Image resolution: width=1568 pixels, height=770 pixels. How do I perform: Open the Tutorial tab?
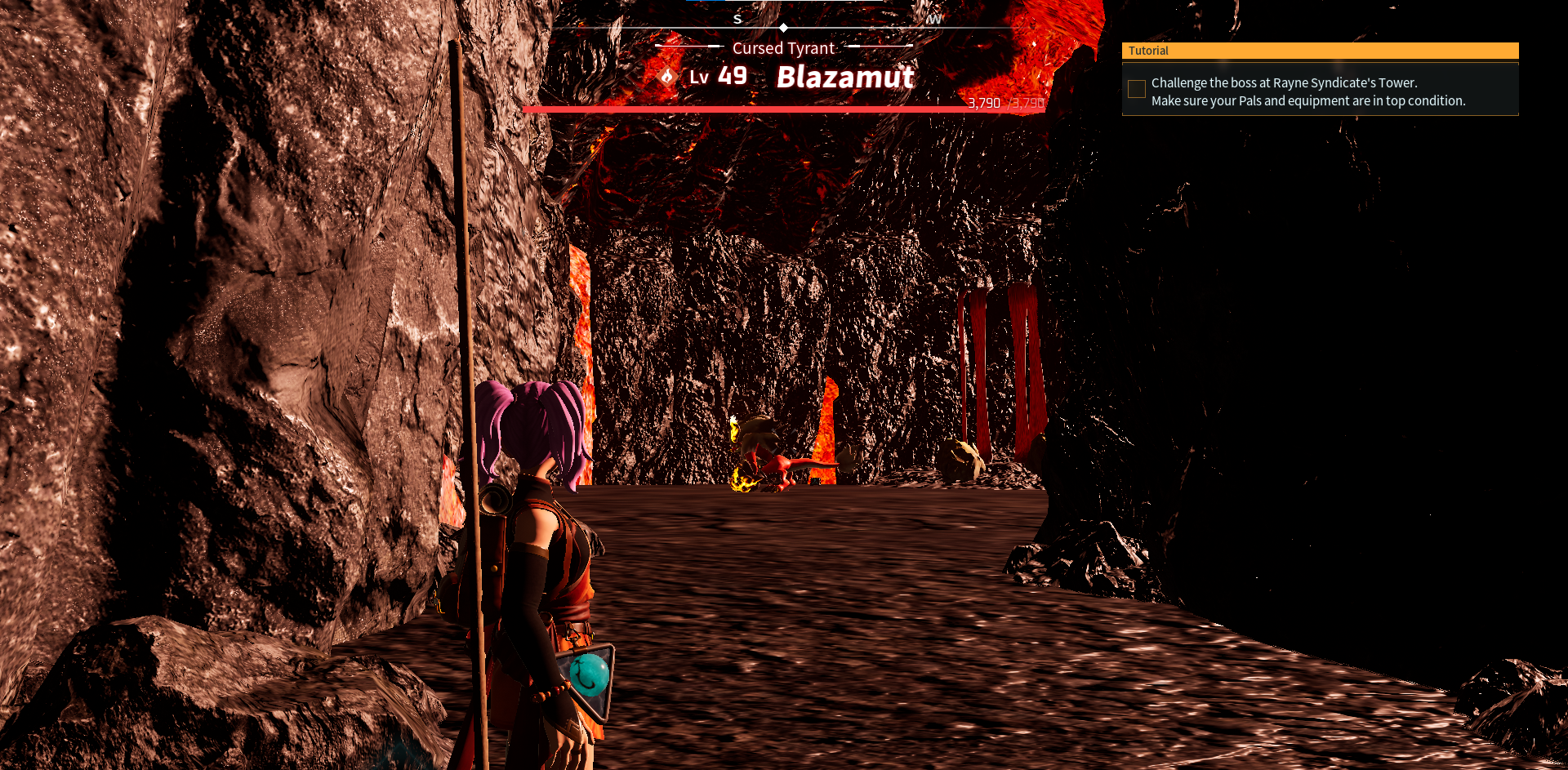1147,51
